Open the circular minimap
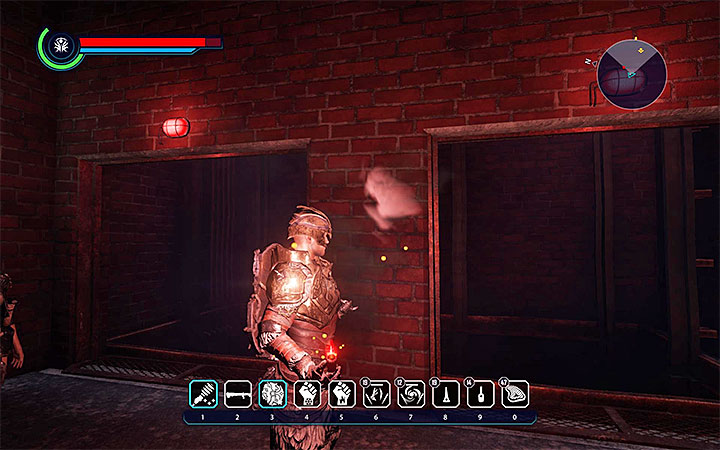 click(x=632, y=73)
